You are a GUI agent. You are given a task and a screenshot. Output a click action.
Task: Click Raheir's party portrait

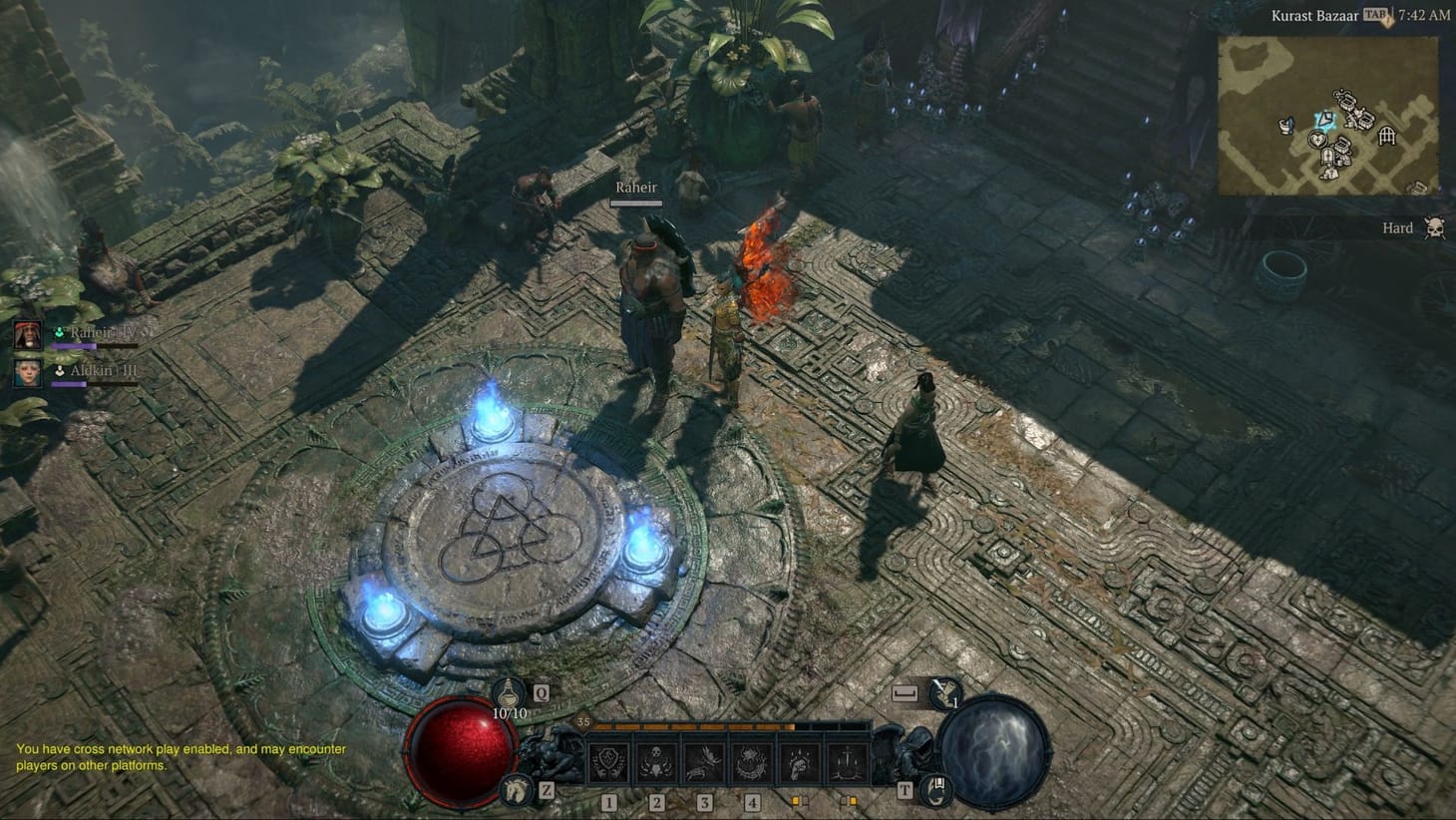pyautogui.click(x=27, y=334)
